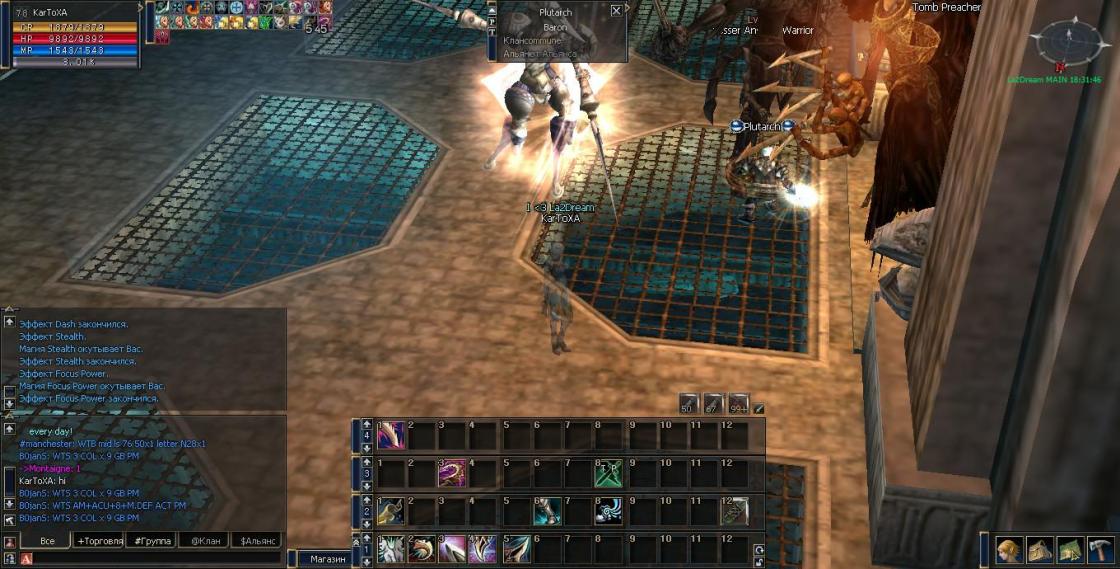Screen dimensions: 1120x569
Task: Switch to the $Альянс alliance chat tab
Action: point(257,541)
